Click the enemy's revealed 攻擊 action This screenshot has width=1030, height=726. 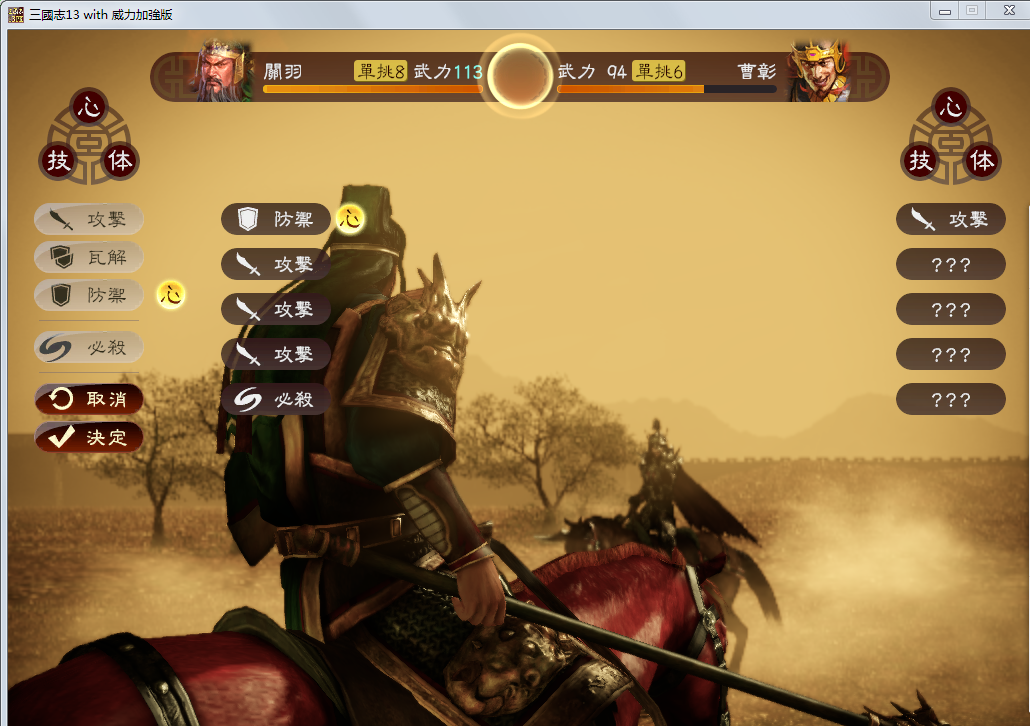click(950, 219)
